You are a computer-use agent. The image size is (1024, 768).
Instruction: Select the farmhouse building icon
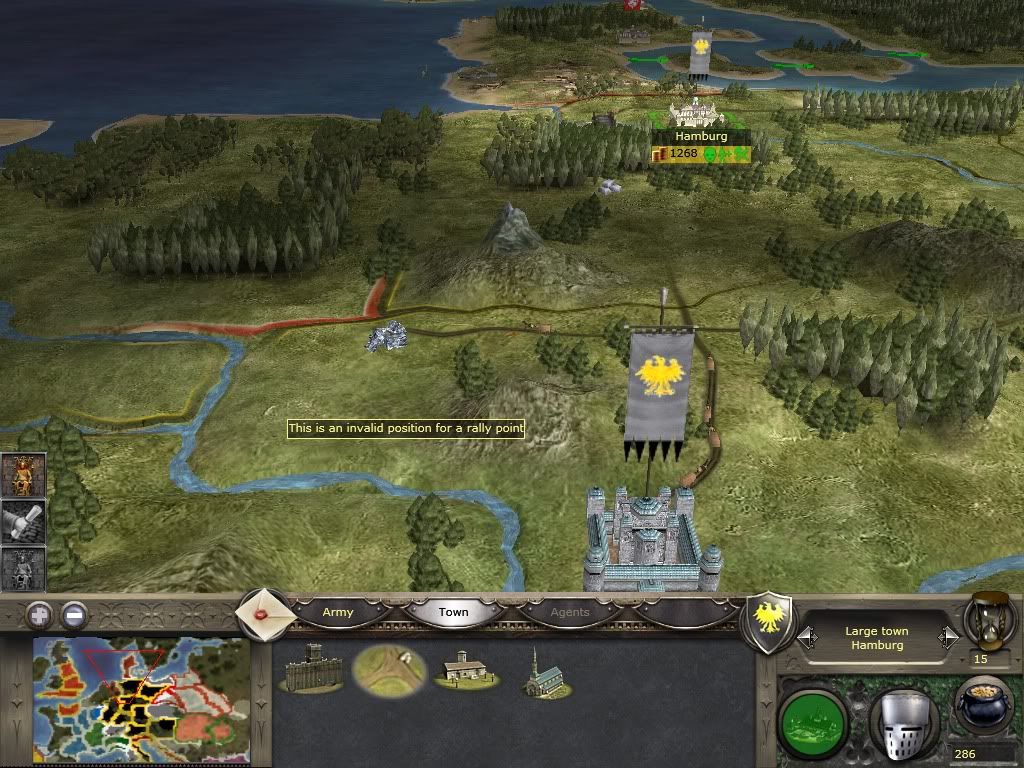pos(465,669)
